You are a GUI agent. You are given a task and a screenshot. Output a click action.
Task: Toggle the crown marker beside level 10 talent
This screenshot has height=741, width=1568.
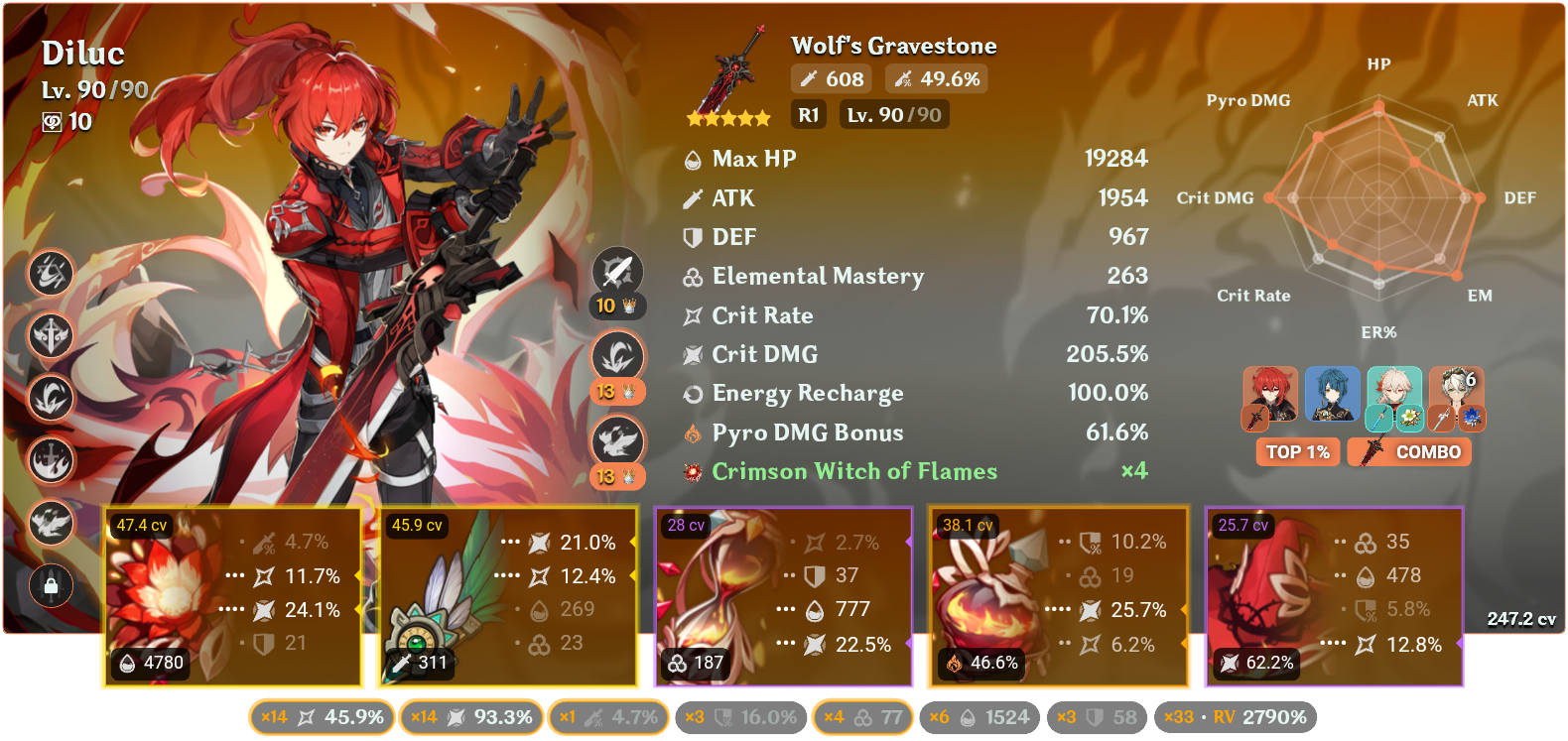click(628, 307)
